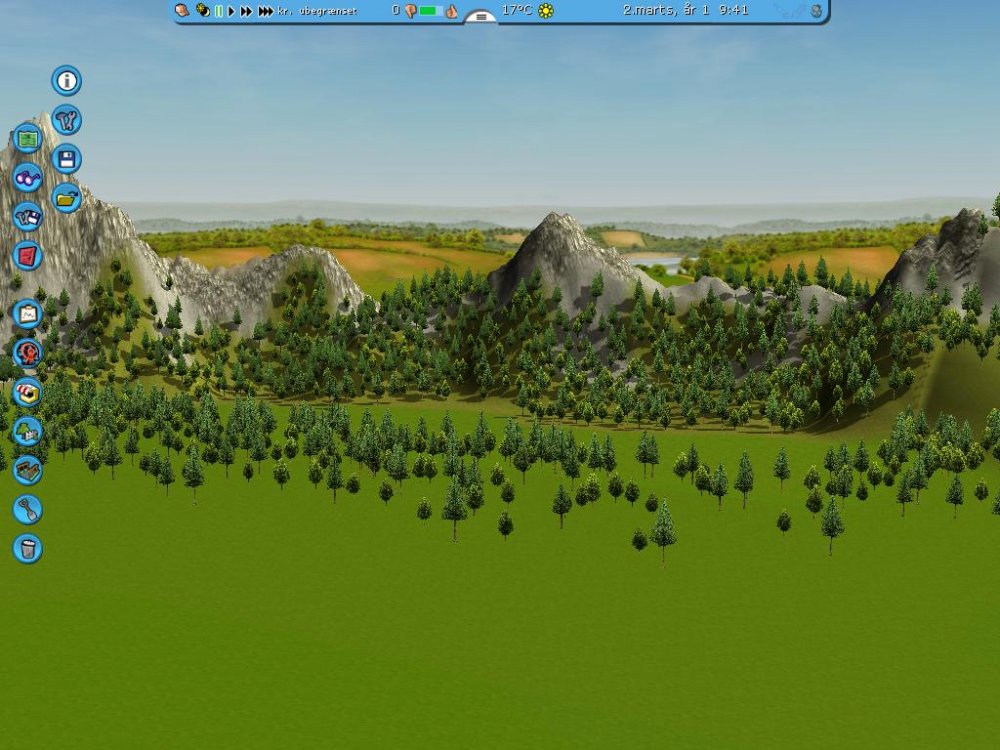The height and width of the screenshot is (750, 1000).
Task: Exit via the red door icon
Action: click(x=28, y=256)
